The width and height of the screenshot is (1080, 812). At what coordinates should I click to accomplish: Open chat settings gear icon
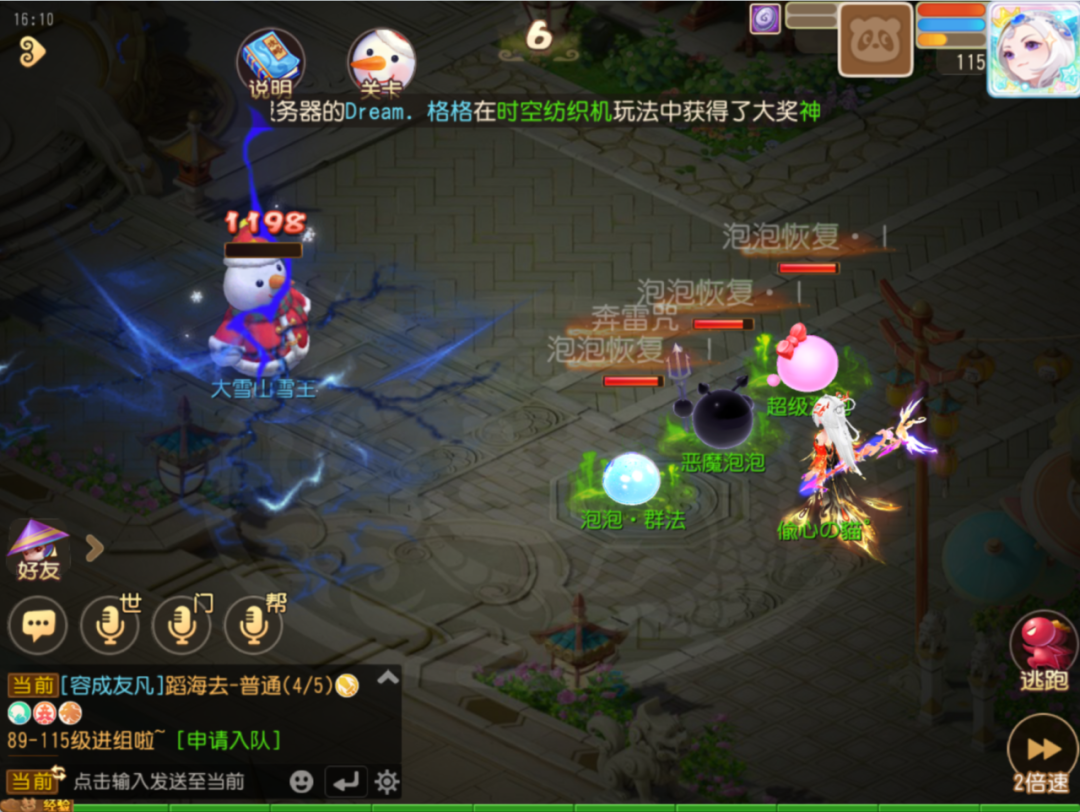coord(386,781)
